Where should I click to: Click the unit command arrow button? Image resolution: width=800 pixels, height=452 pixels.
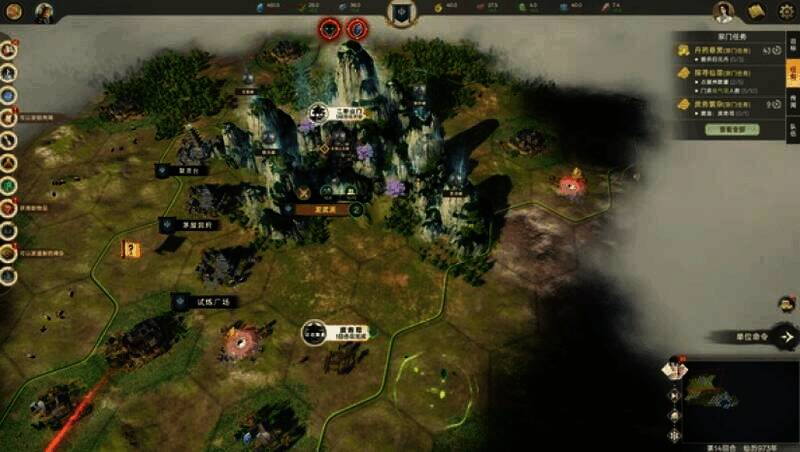[787, 338]
